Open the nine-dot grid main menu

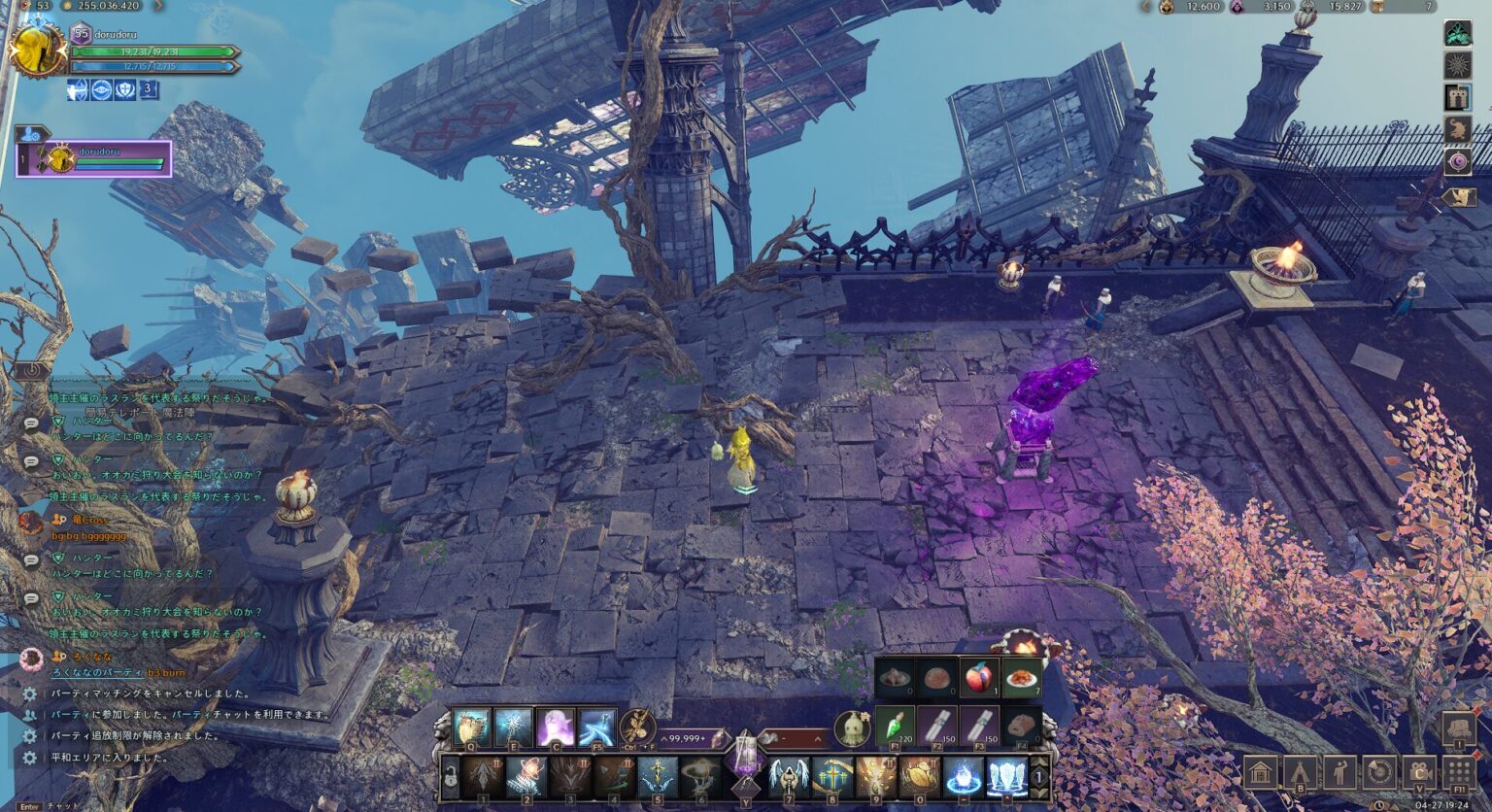click(x=1458, y=773)
